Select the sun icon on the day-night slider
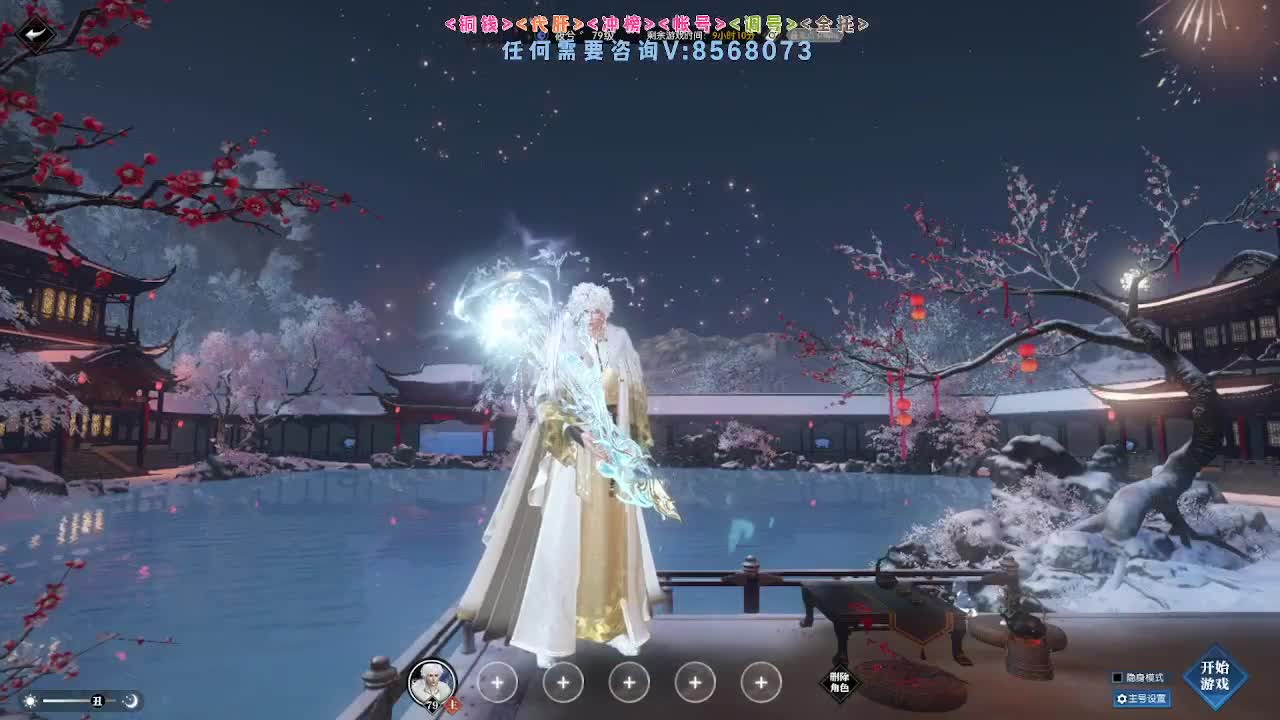 click(x=28, y=702)
